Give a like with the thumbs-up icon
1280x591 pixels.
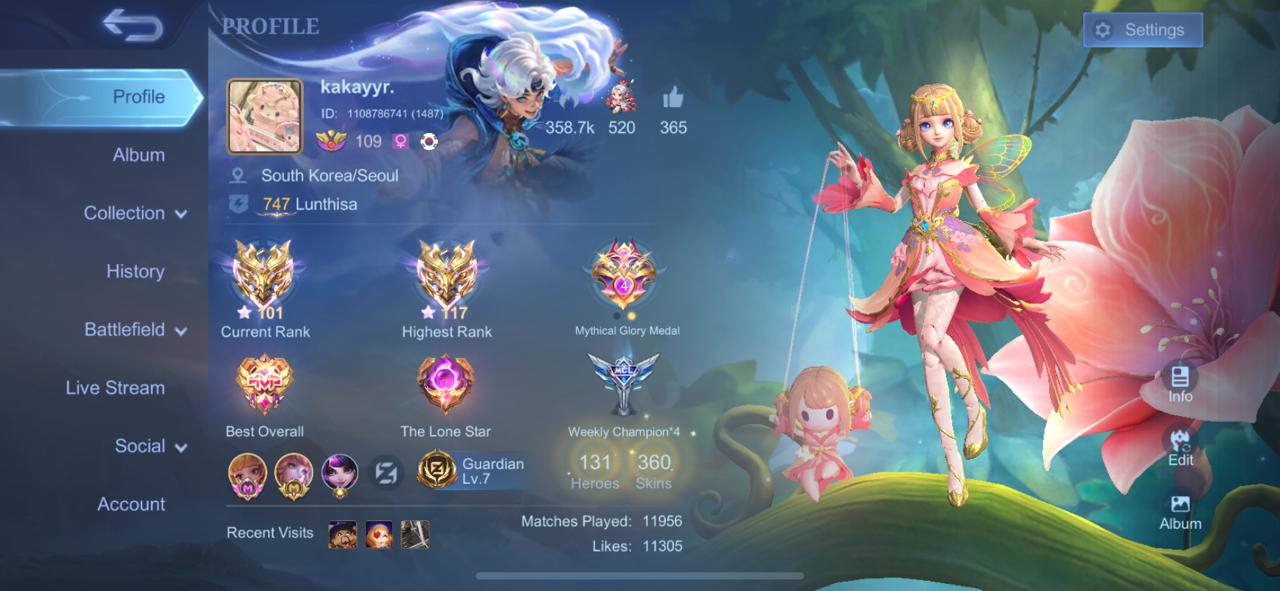click(x=672, y=99)
